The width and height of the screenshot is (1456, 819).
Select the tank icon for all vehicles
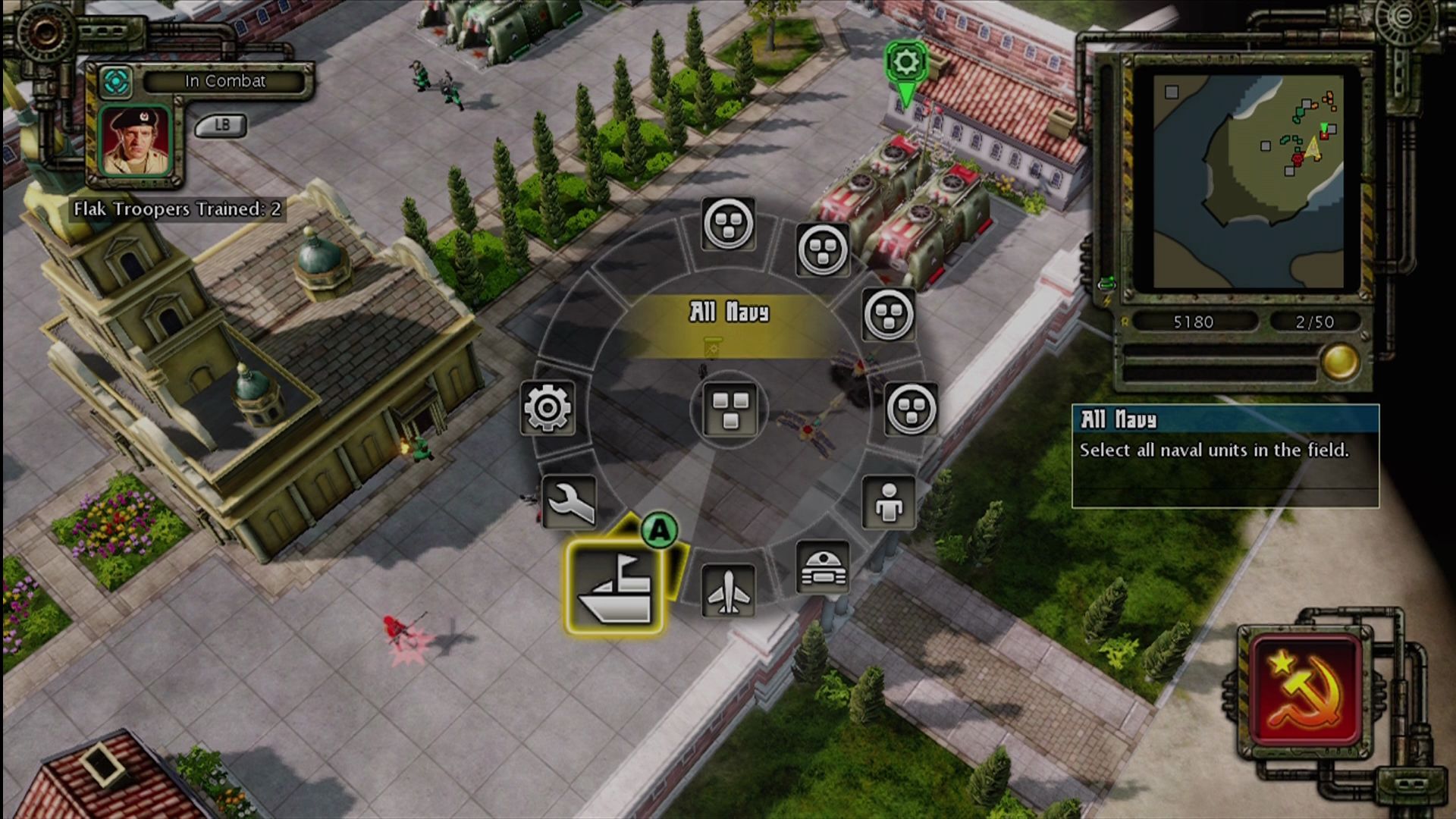pos(823,567)
